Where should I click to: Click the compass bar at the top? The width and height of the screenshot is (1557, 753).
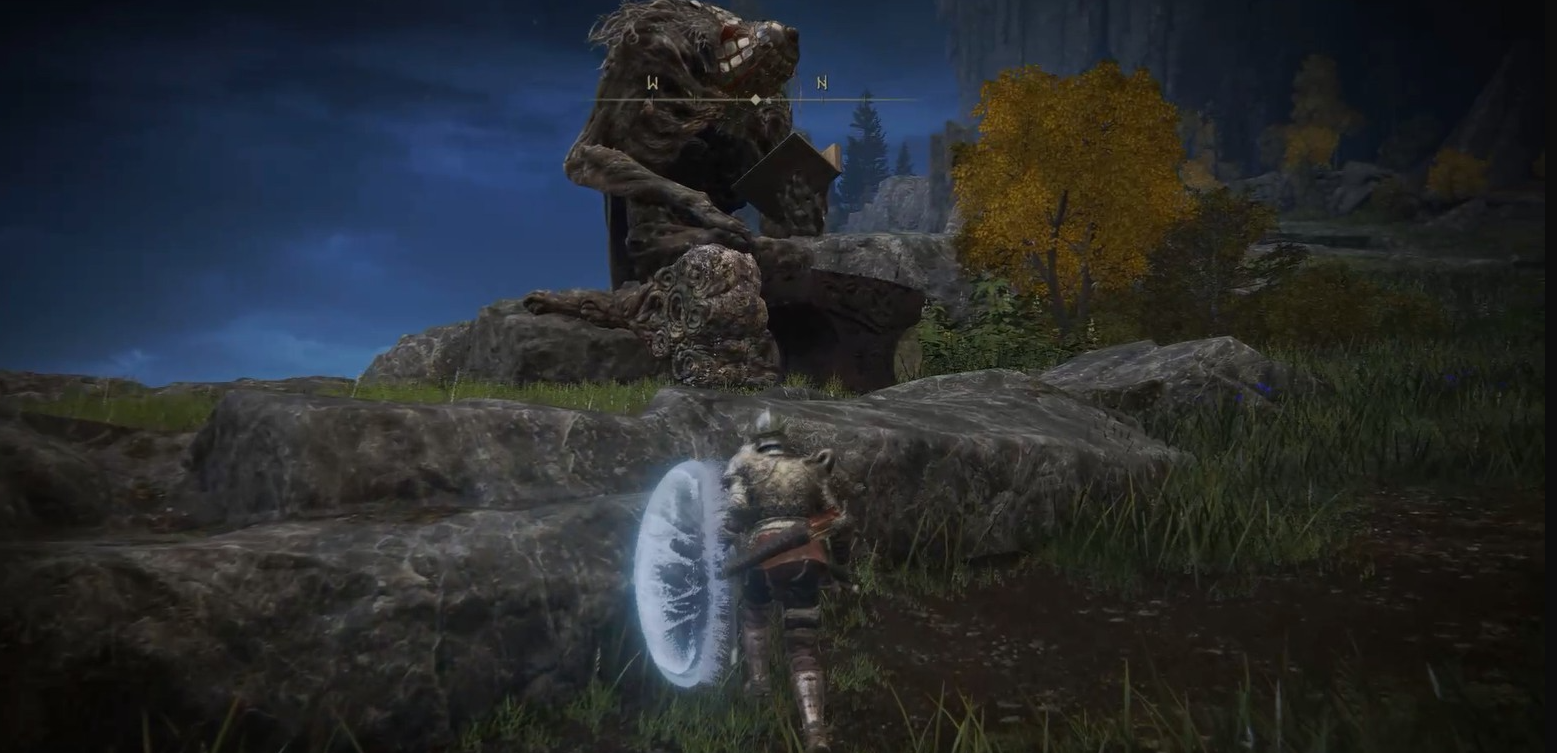tap(755, 99)
